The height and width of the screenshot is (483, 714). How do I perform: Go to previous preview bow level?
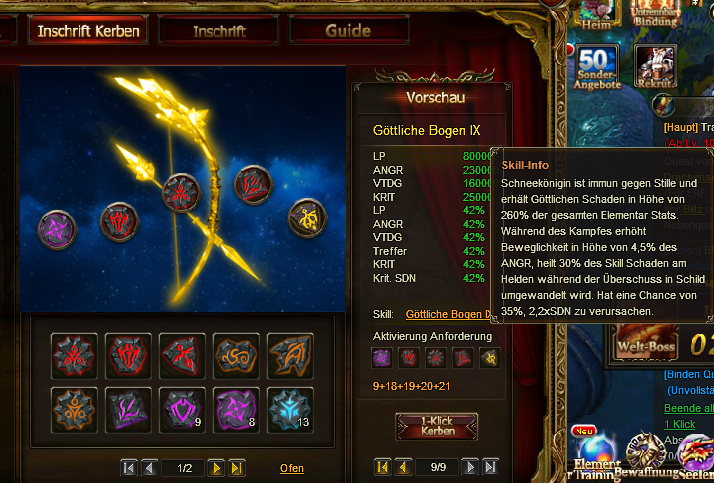[x=403, y=467]
